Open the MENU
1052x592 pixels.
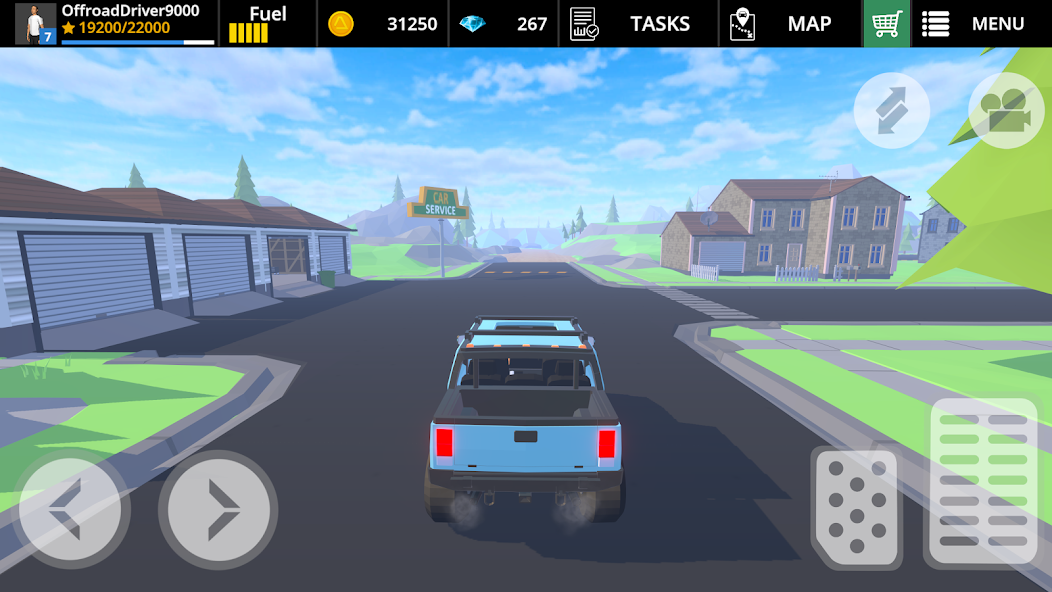coord(973,23)
